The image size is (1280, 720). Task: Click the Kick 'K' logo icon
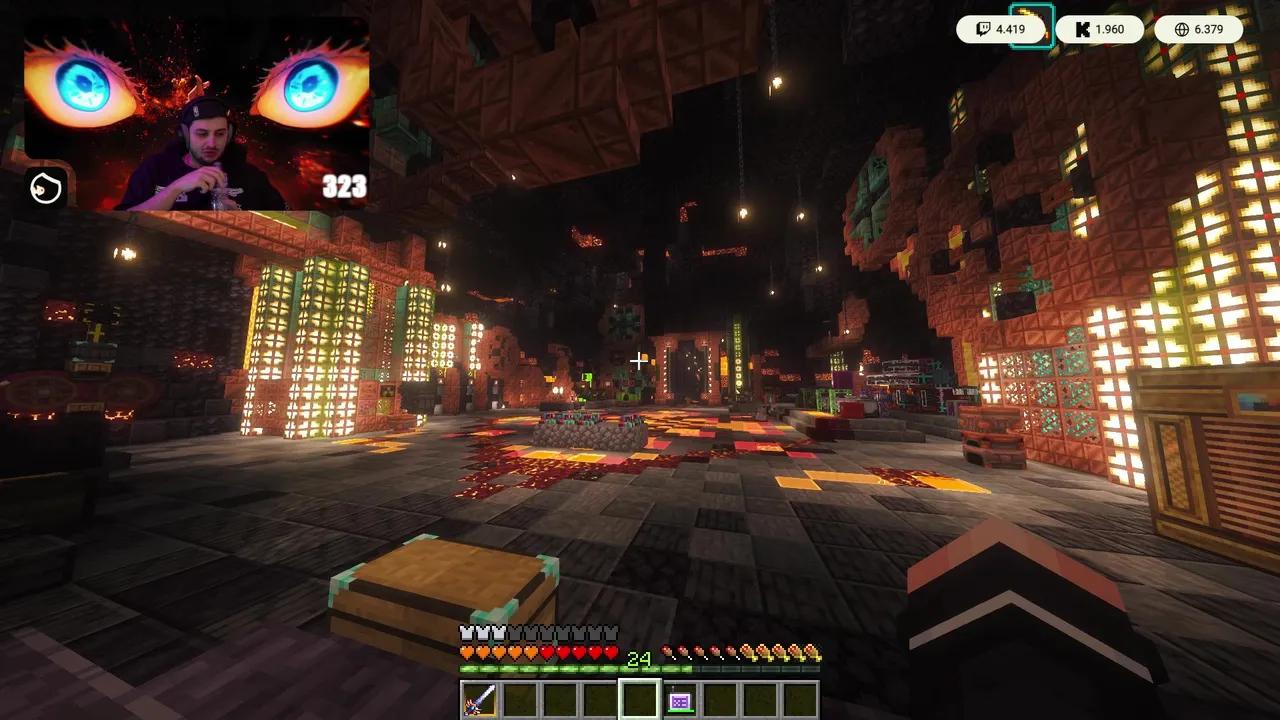[x=1081, y=29]
